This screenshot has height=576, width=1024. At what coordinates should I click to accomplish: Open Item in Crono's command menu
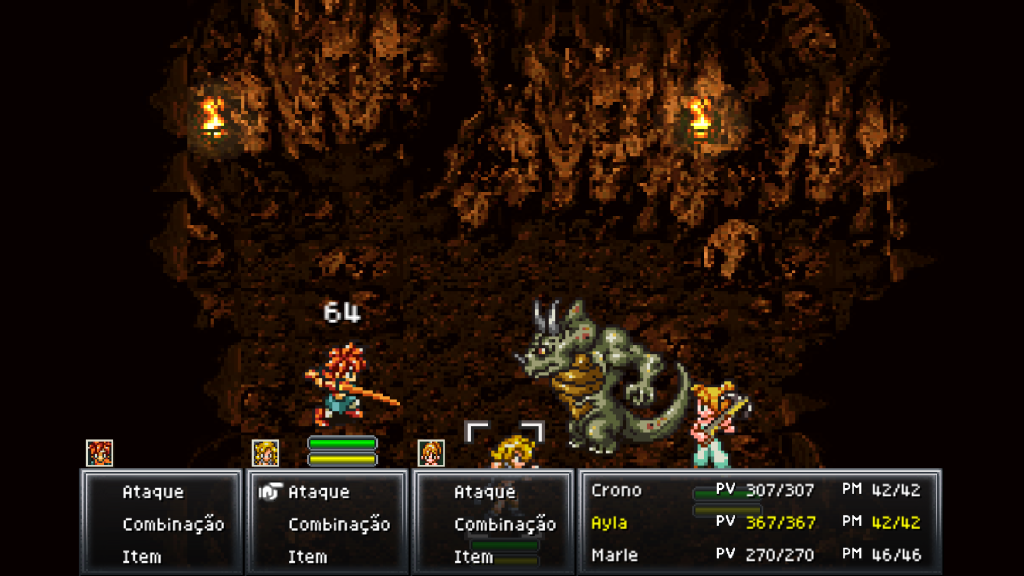coord(141,556)
